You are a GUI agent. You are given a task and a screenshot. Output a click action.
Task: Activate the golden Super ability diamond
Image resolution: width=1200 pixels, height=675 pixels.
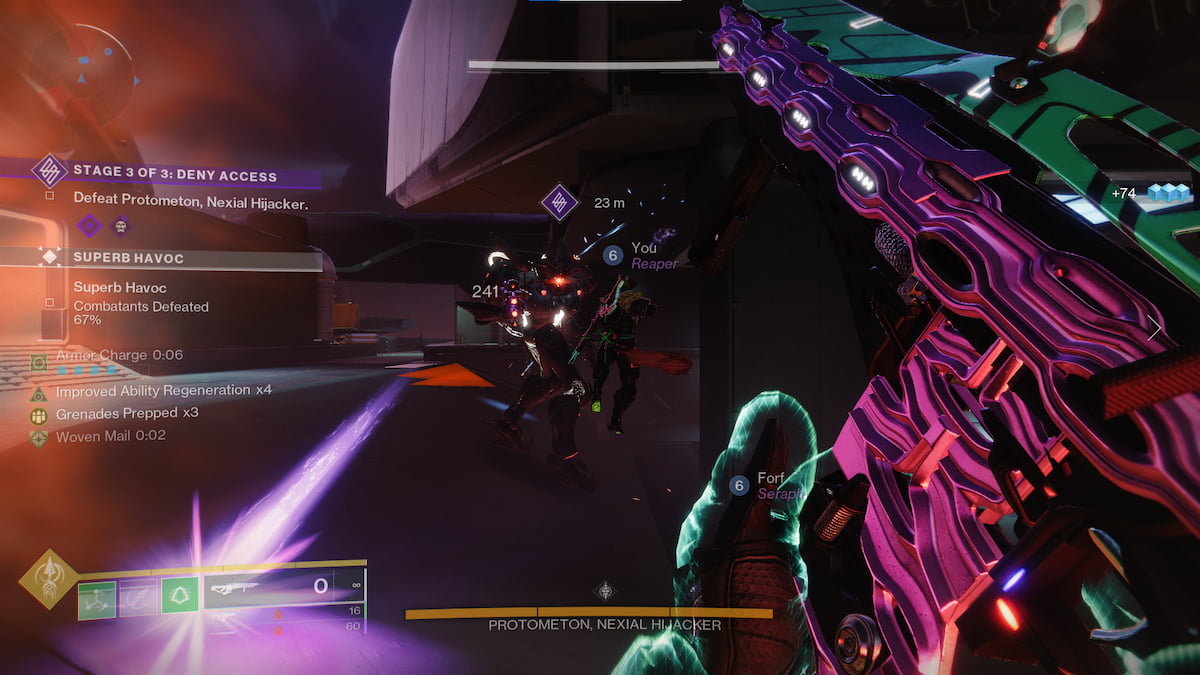47,578
